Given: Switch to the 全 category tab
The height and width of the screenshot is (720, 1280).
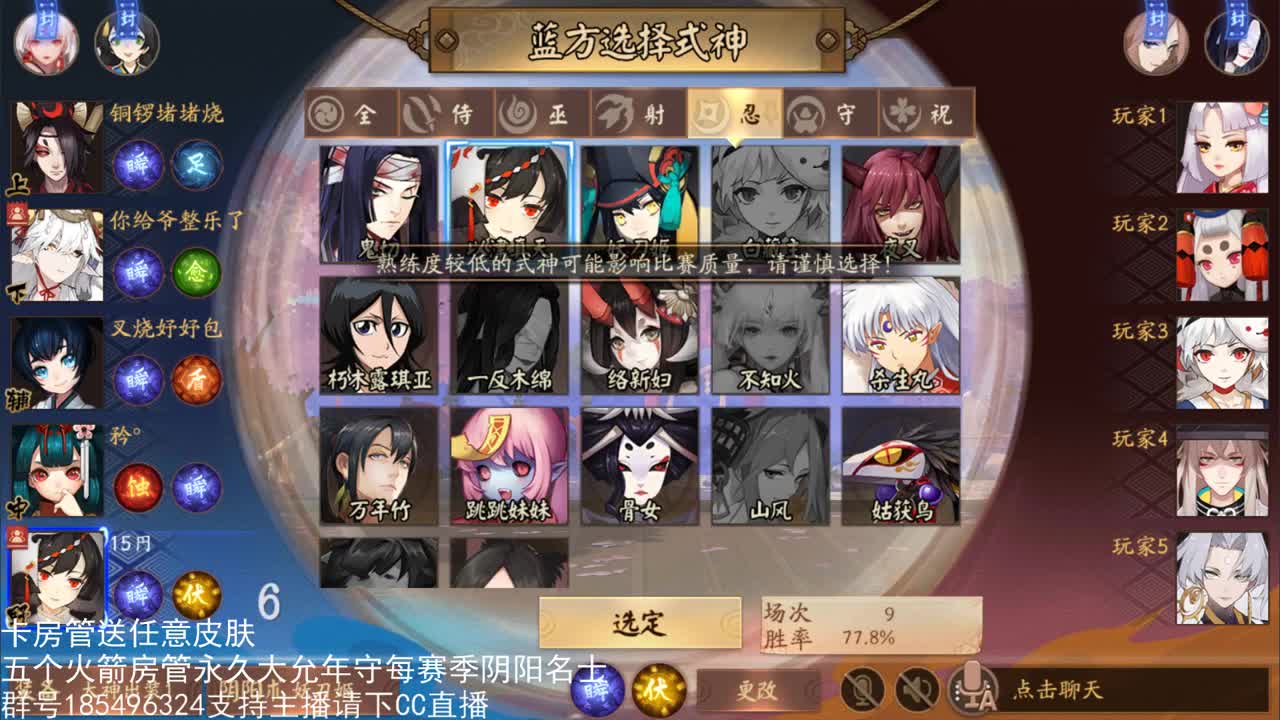Looking at the screenshot, I should point(344,113).
